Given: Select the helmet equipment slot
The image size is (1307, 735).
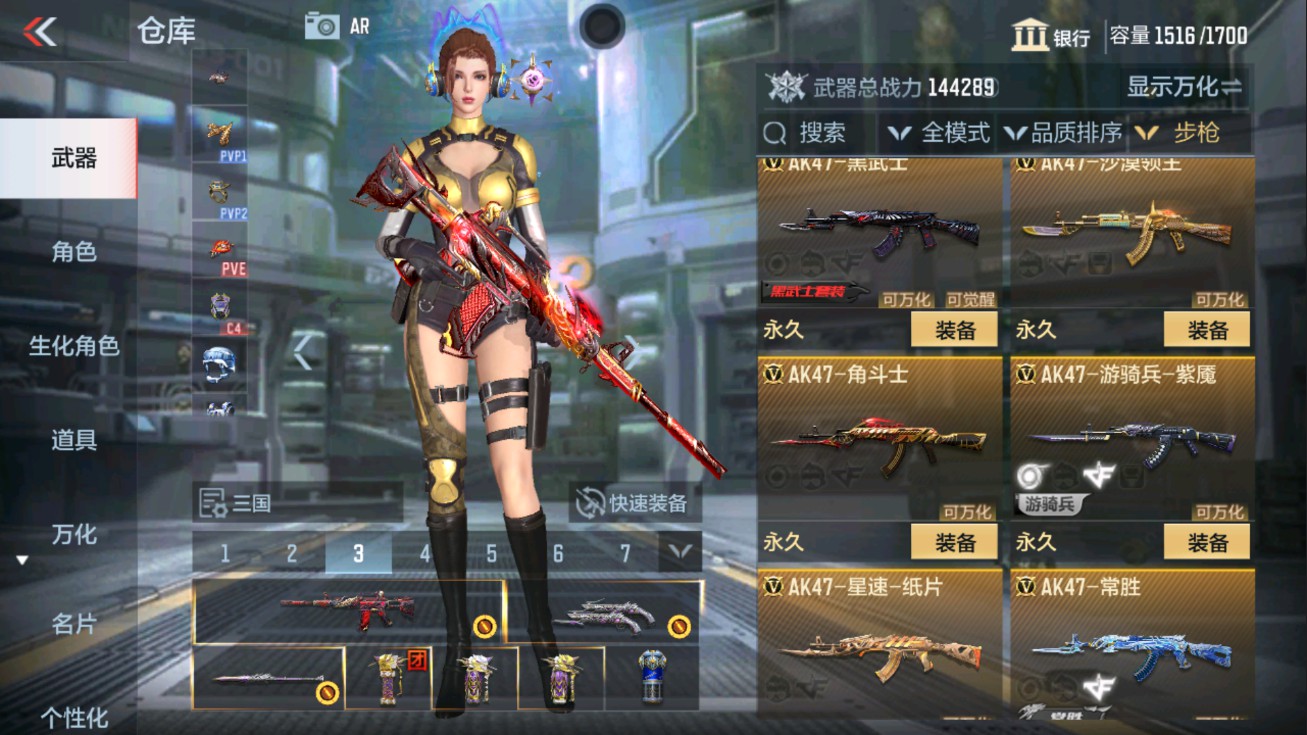Looking at the screenshot, I should [x=222, y=365].
